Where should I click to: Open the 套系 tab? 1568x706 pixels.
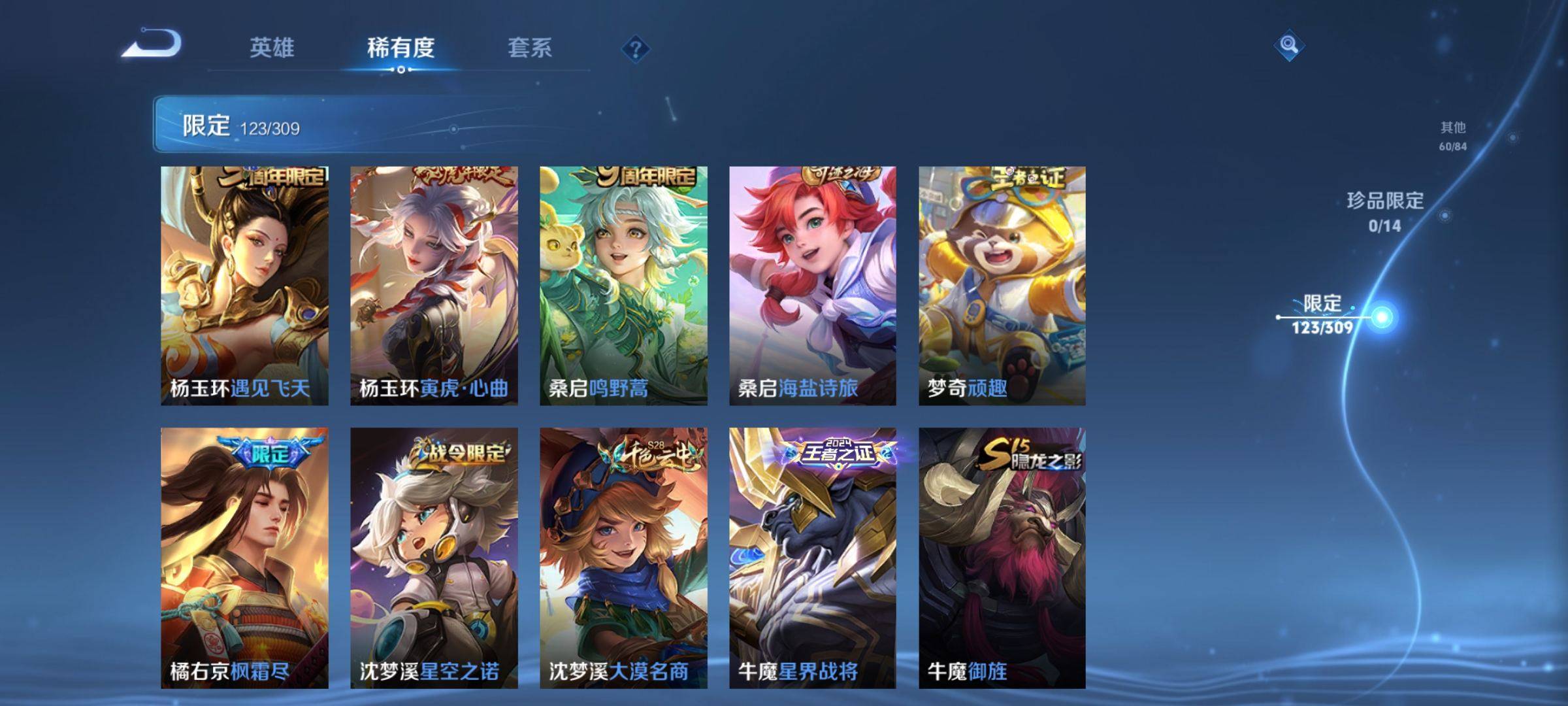tap(530, 48)
